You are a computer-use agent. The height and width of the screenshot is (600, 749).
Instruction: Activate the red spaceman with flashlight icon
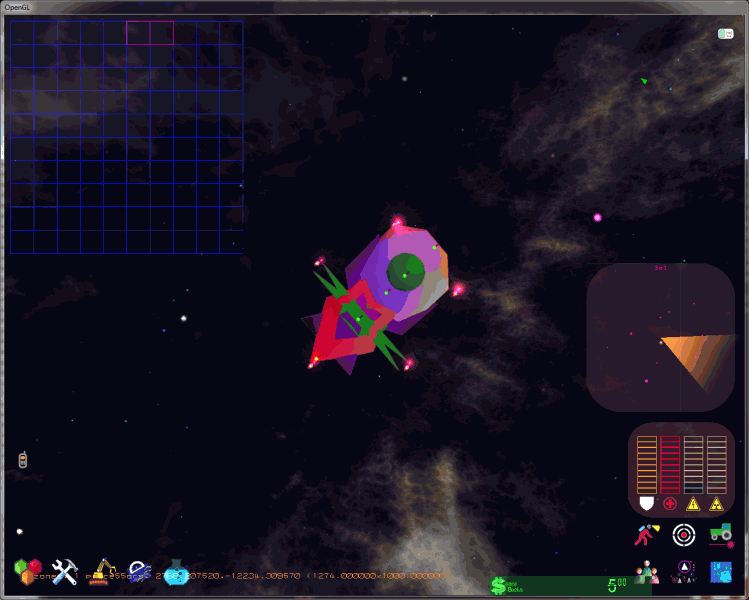point(645,534)
